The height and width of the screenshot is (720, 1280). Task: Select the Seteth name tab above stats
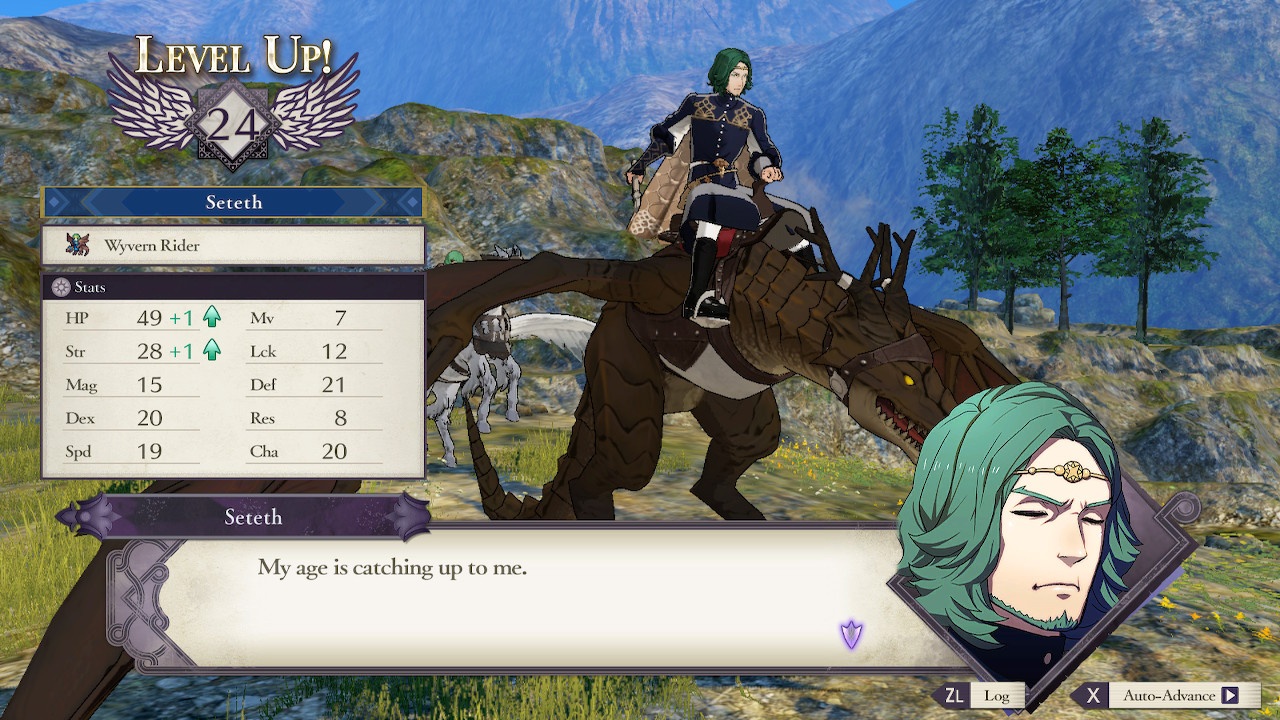click(235, 202)
